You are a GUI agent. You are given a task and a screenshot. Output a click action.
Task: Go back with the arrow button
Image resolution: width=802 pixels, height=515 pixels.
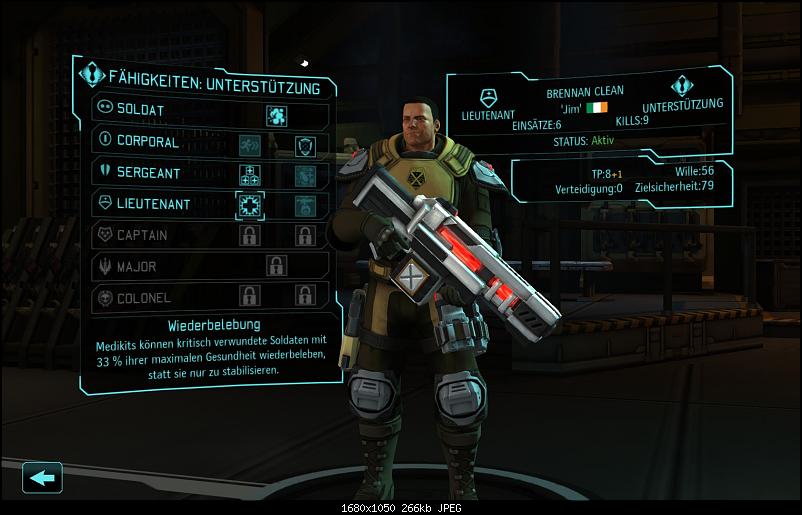(42, 477)
